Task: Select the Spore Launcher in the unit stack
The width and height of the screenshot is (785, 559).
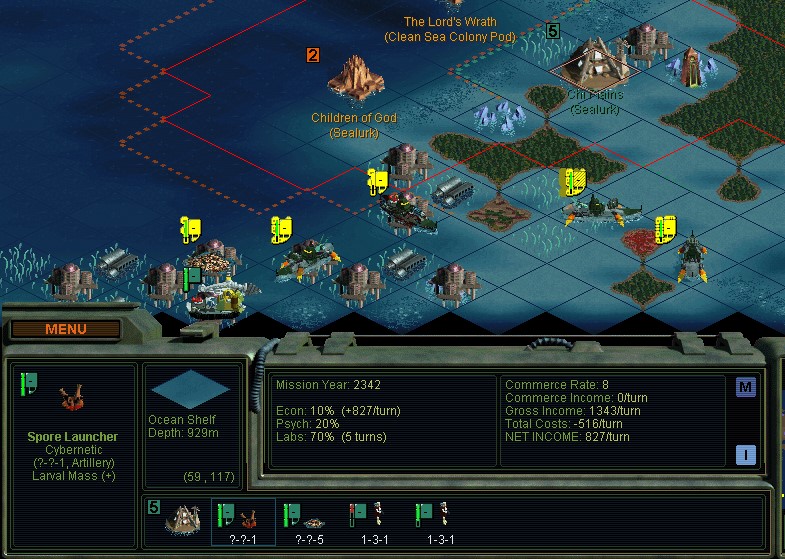Action: click(243, 521)
